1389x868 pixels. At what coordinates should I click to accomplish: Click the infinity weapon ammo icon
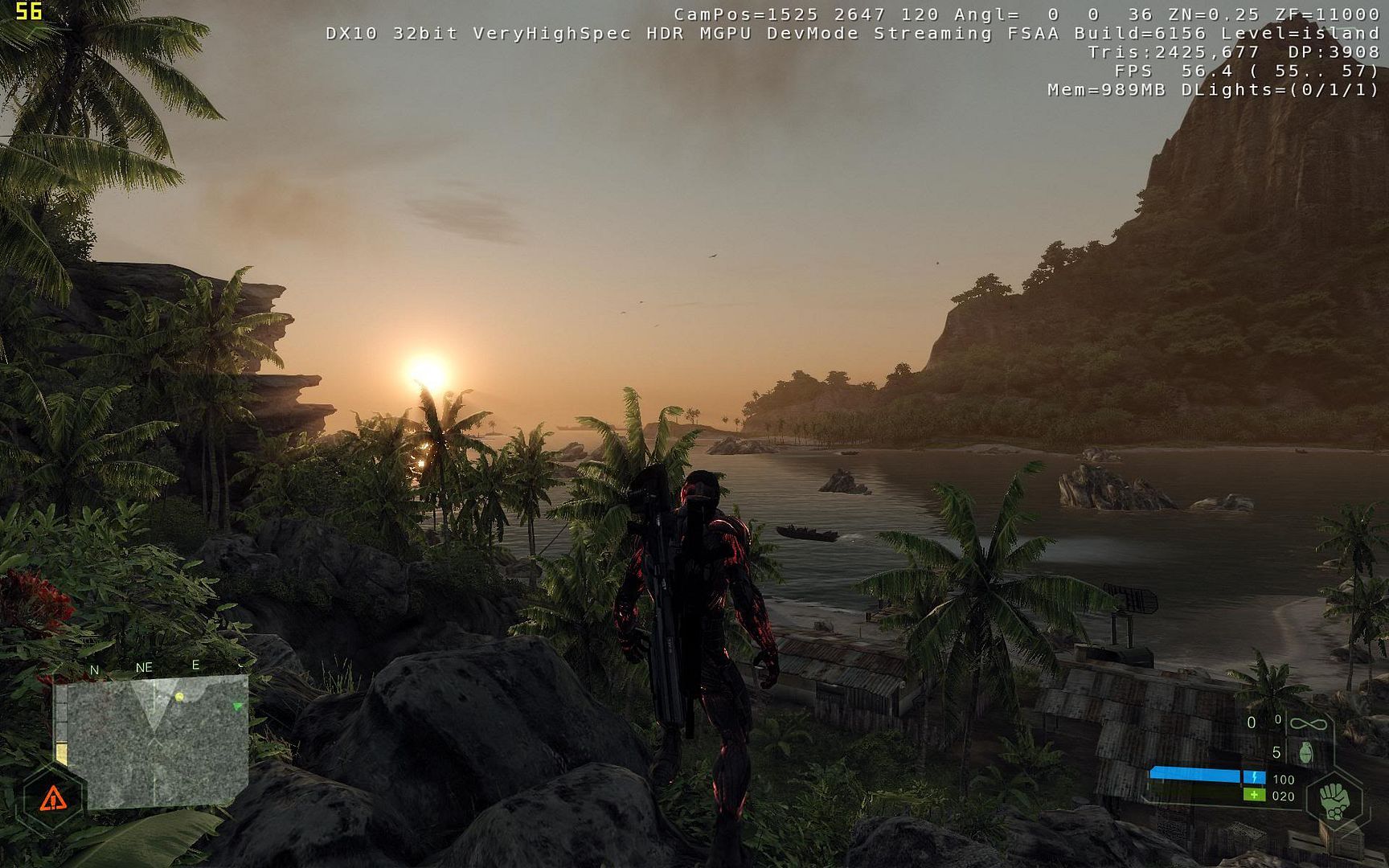click(x=1308, y=724)
